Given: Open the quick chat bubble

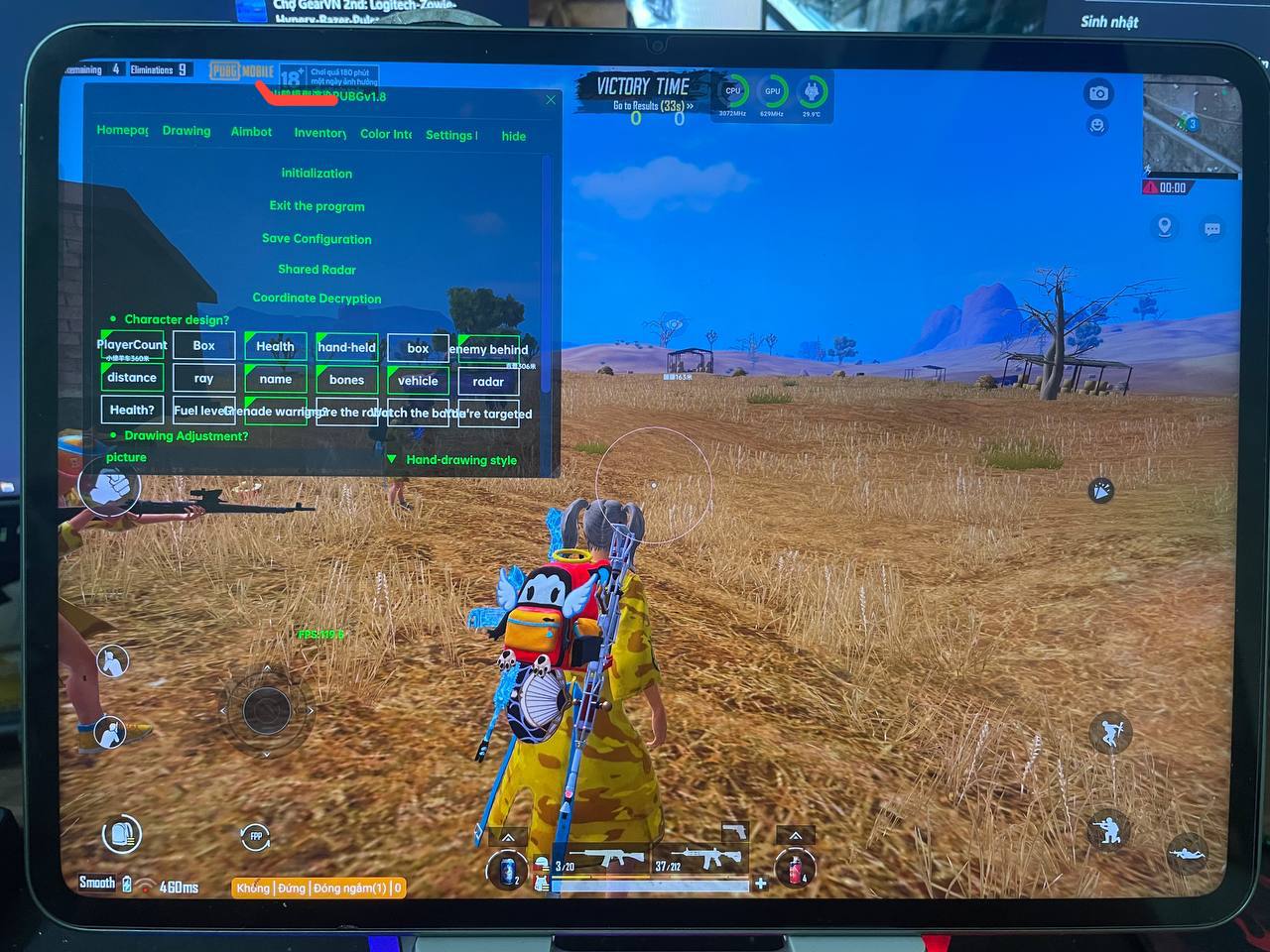Looking at the screenshot, I should (1212, 229).
